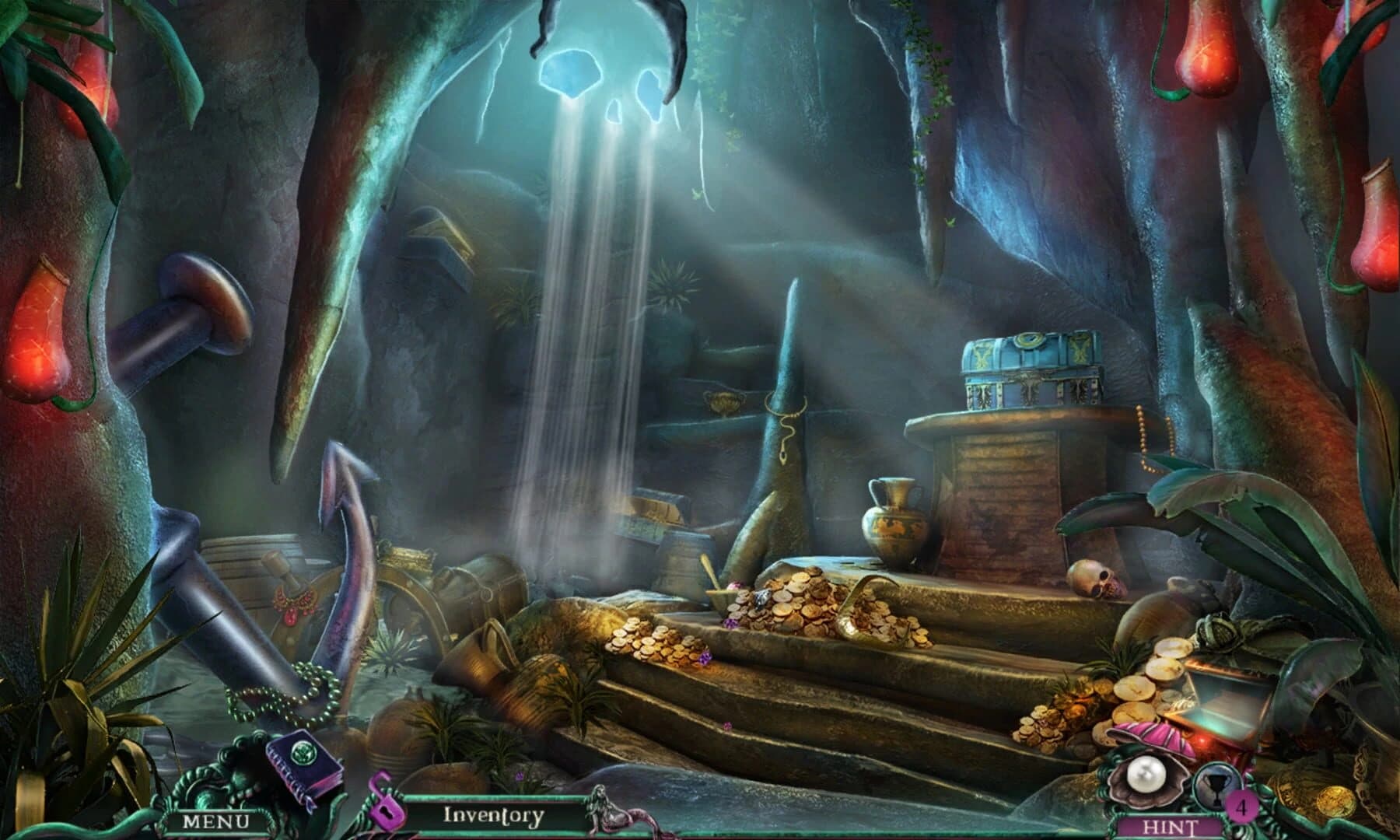1400x840 pixels.
Task: Click the achievement counter badge showing 4
Action: coord(1241,807)
